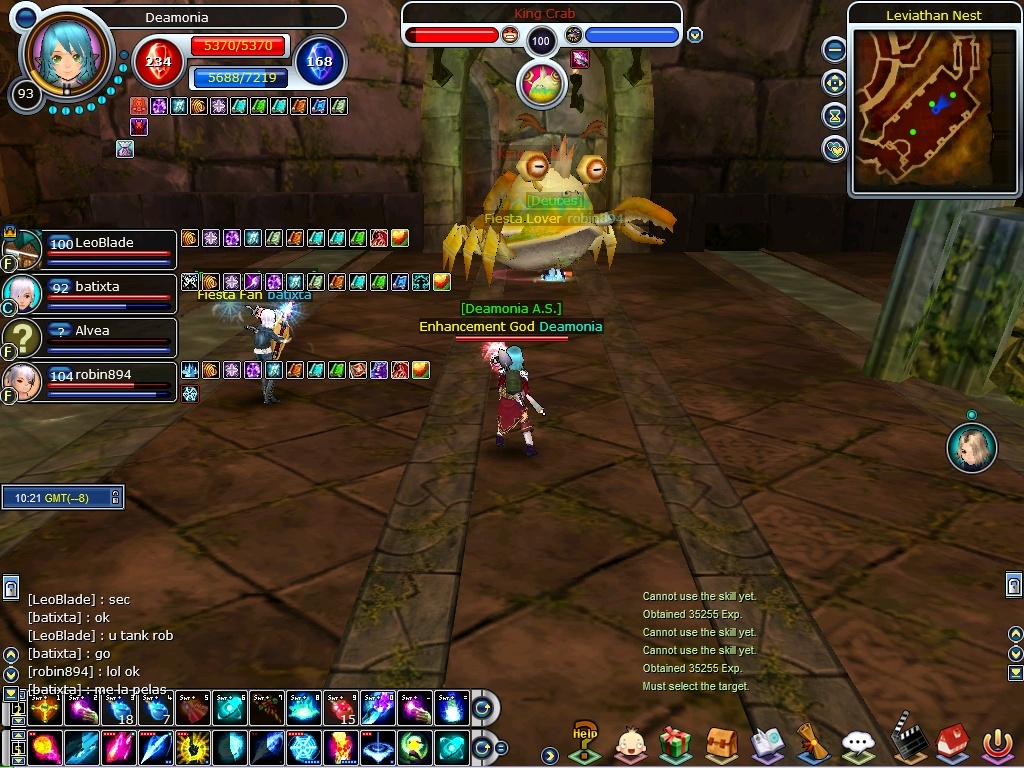Open the skill book icon
Image resolution: width=1024 pixels, height=768 pixels.
(x=767, y=743)
